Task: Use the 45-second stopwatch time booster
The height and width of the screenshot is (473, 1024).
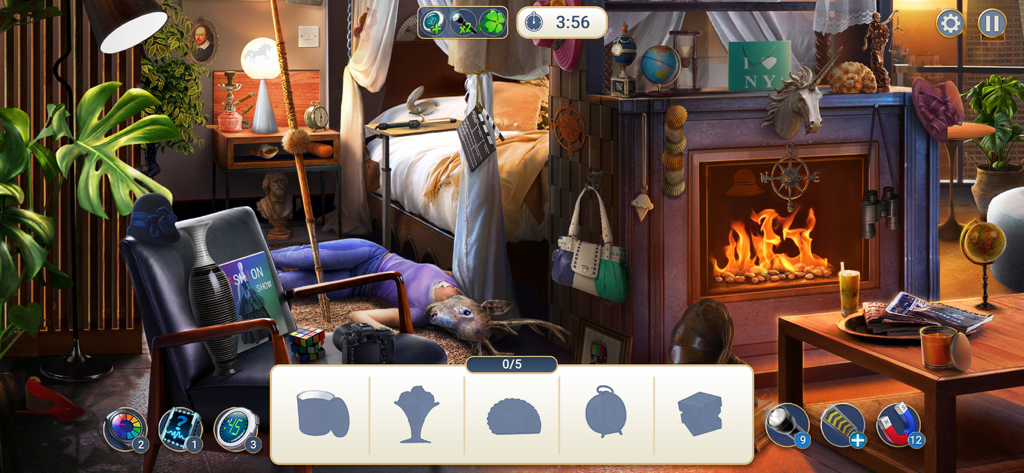Action: 236,428
